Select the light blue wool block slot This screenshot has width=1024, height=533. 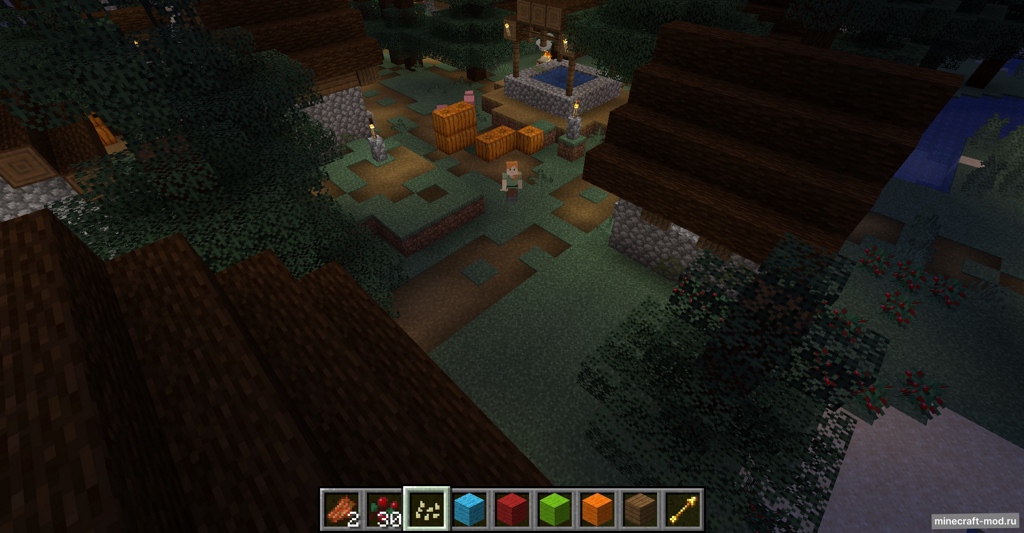(469, 510)
